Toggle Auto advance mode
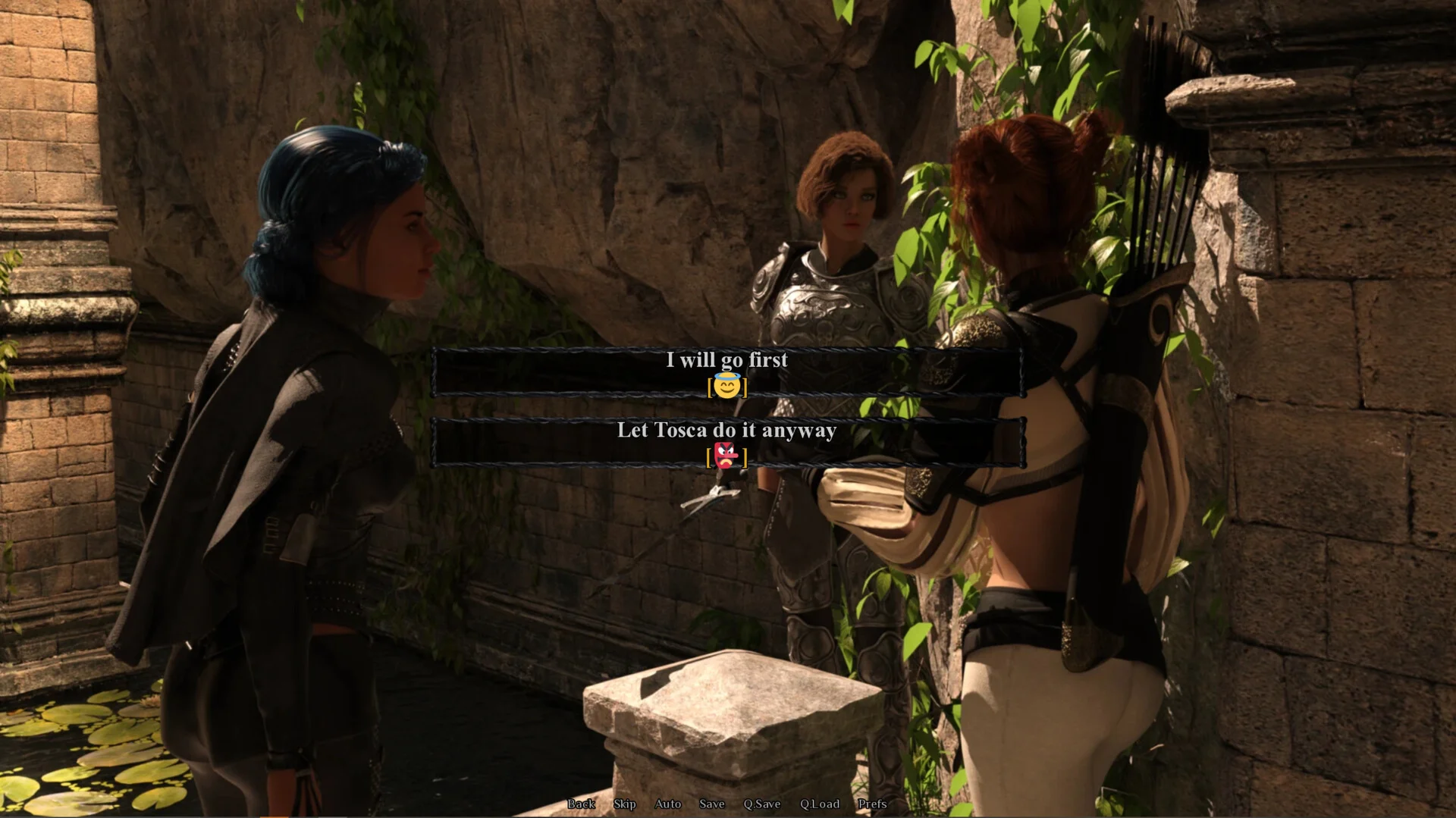 667,804
